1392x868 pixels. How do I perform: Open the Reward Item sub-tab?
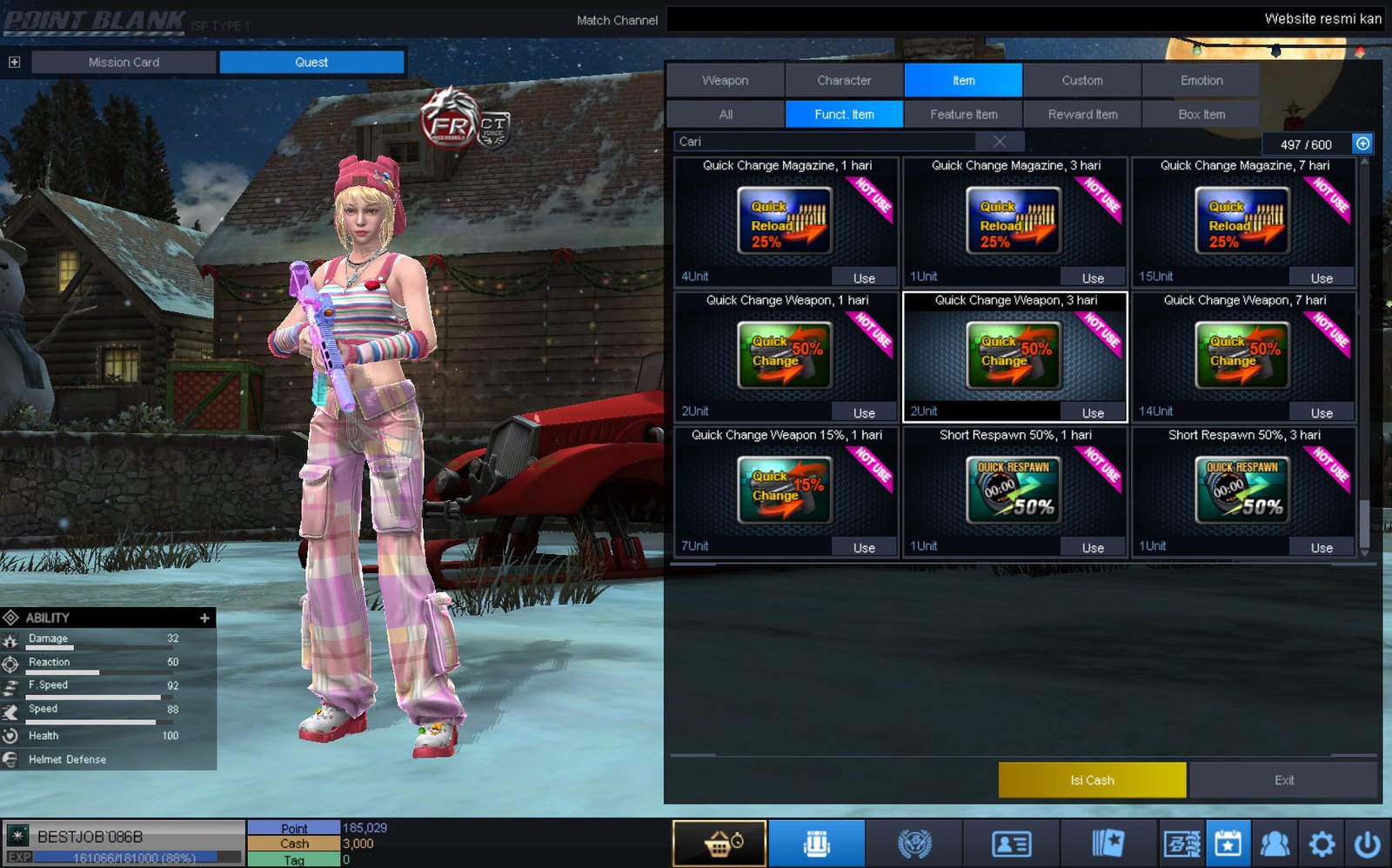(1082, 114)
